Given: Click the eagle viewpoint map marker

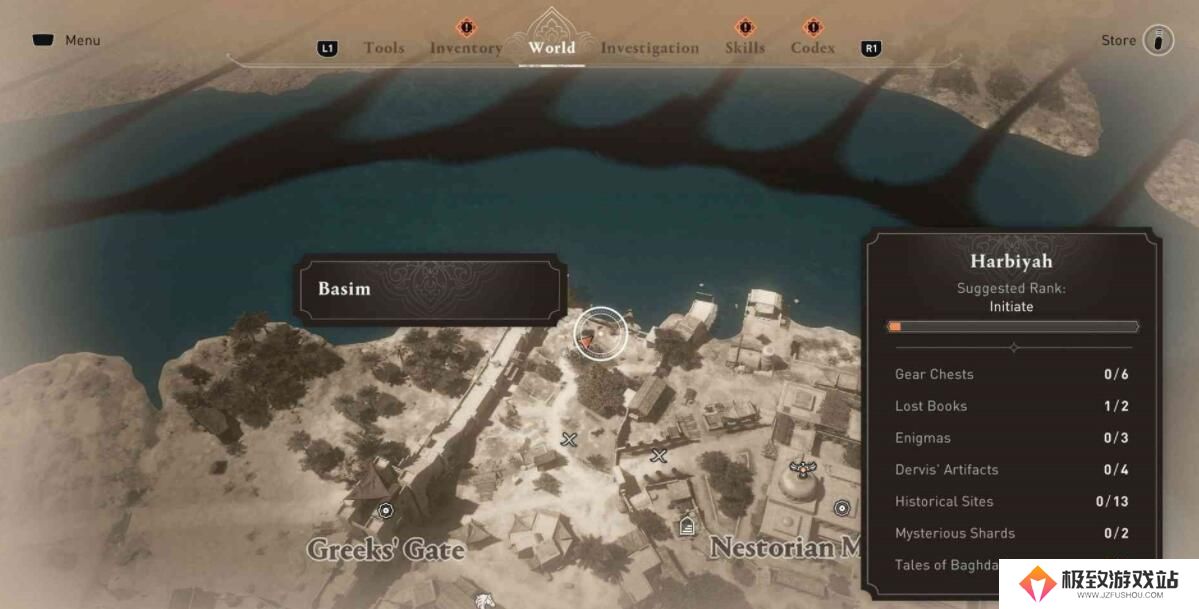Looking at the screenshot, I should 800,466.
